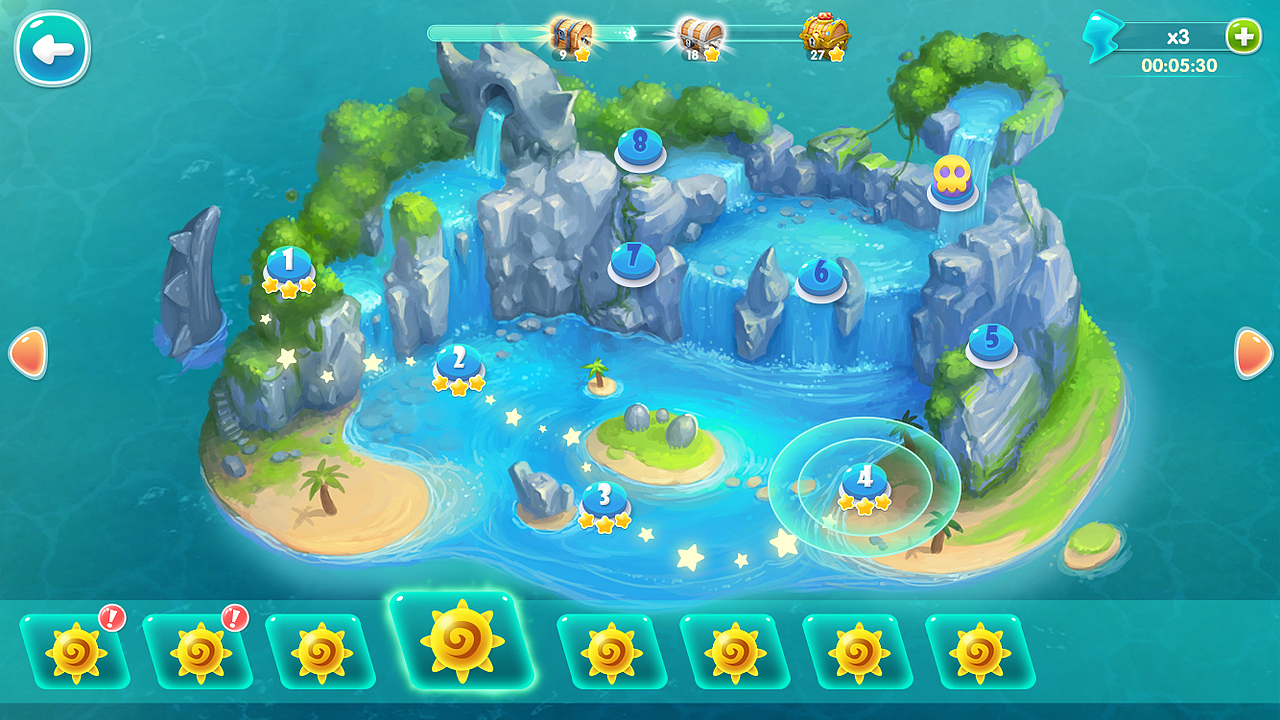The height and width of the screenshot is (720, 1280).
Task: Tap the purple skull hard level marker
Action: tap(954, 175)
